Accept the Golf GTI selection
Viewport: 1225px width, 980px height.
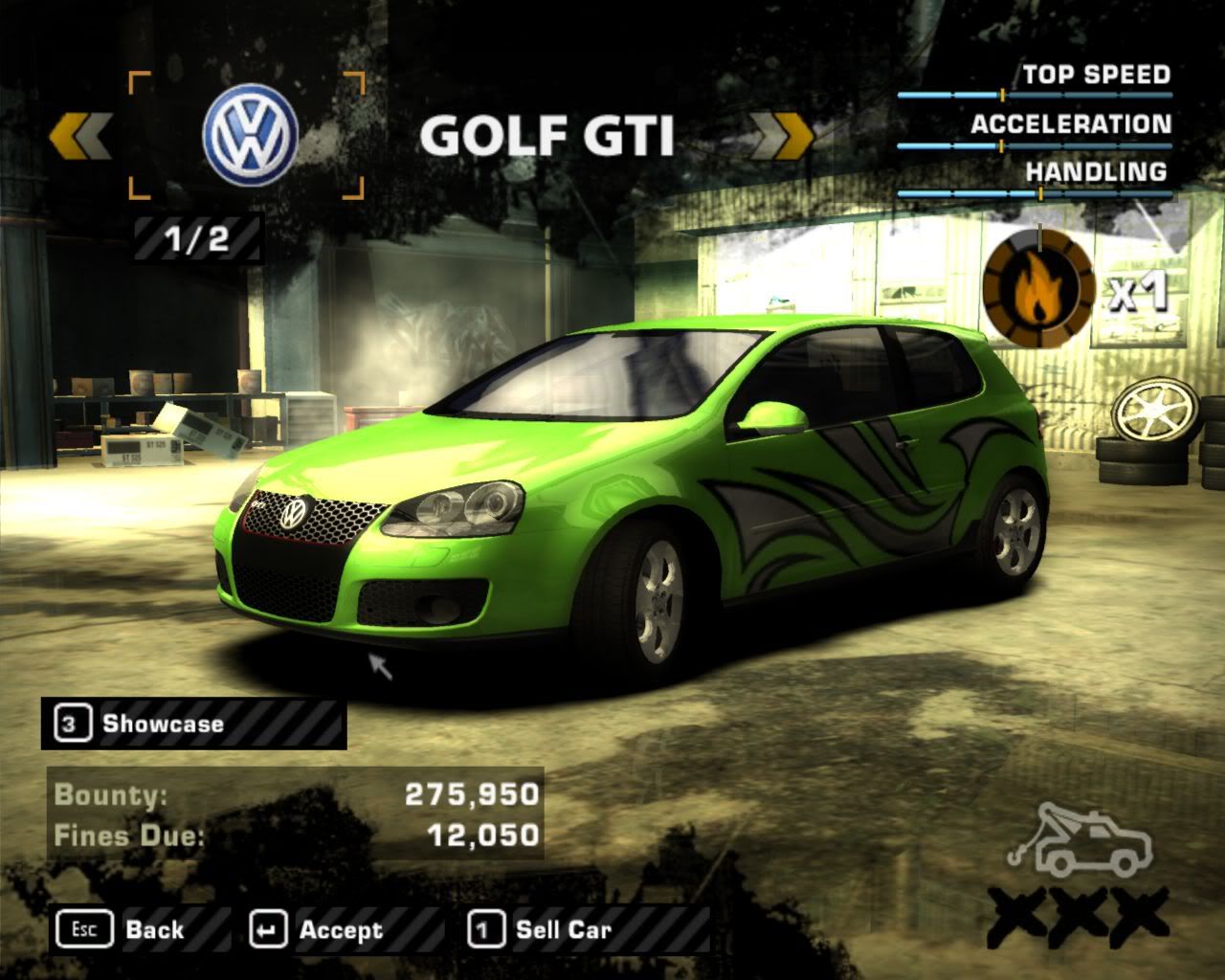click(318, 929)
